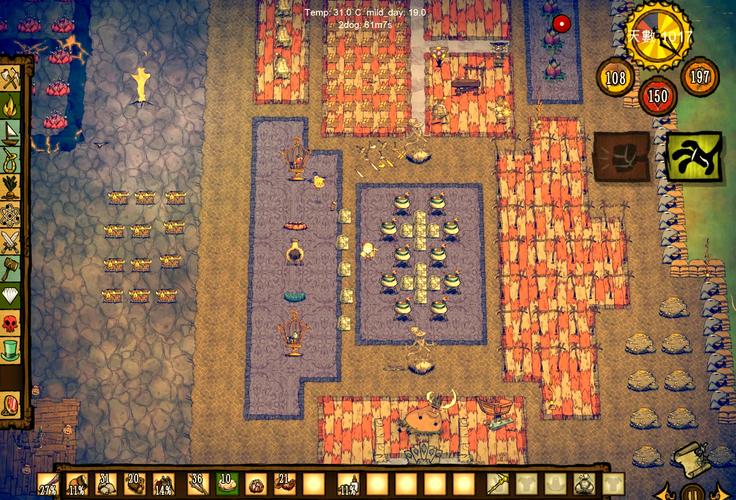Select the green-highlighted inventory slot with 10
This screenshot has width=736, height=500.
click(227, 486)
